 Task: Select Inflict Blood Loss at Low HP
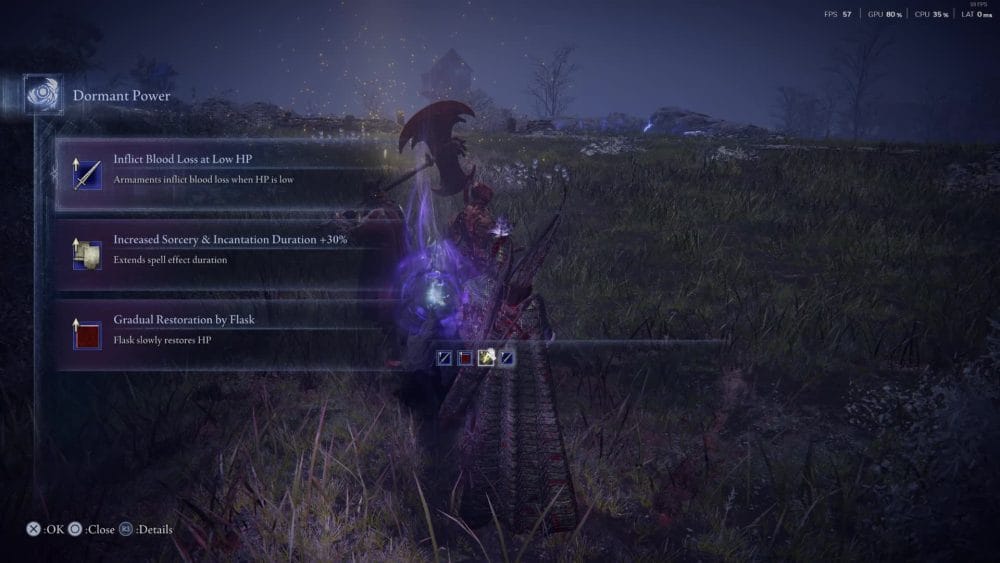click(x=220, y=172)
